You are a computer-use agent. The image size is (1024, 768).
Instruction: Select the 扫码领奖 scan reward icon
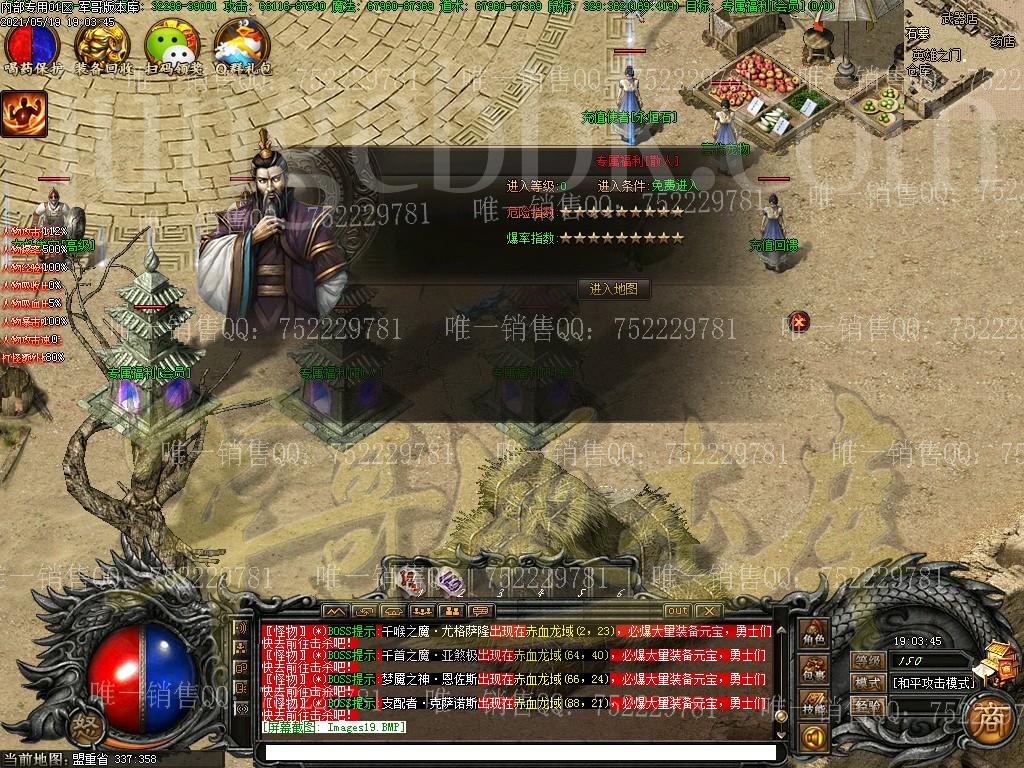point(172,45)
